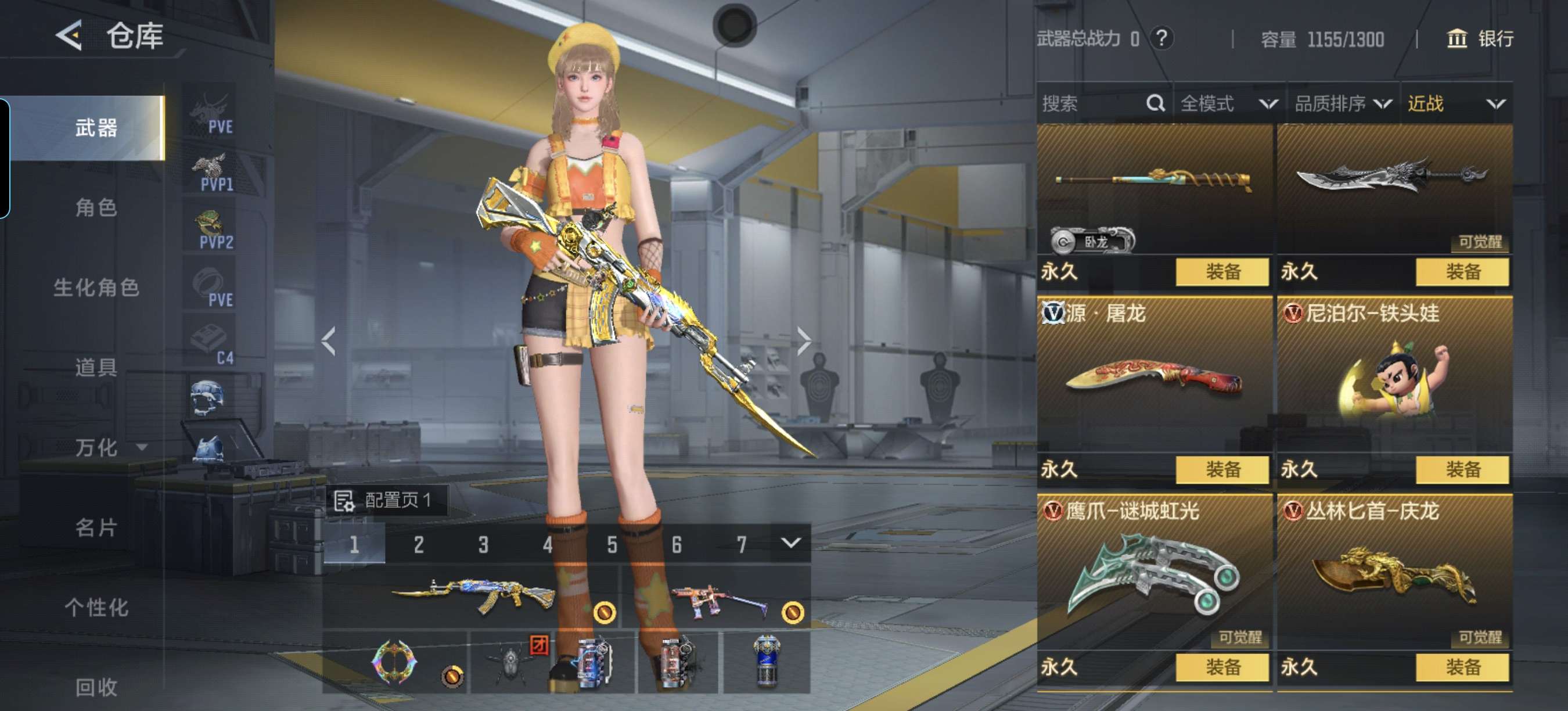Select the 道具 category
Screen dimensions: 1568x711
click(x=96, y=367)
